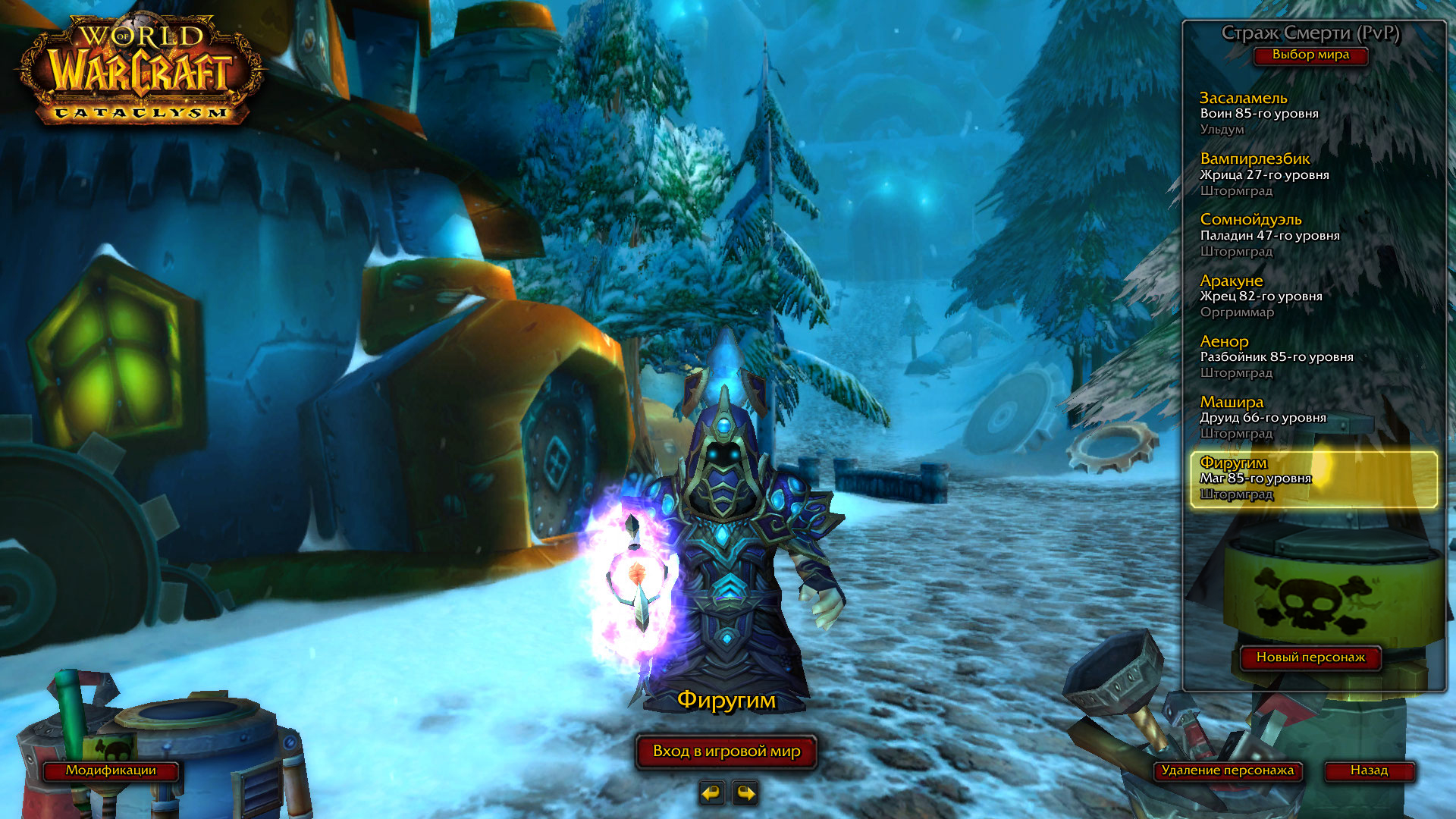
Task: Click the Удаление персонажа delete button
Action: point(1228,770)
